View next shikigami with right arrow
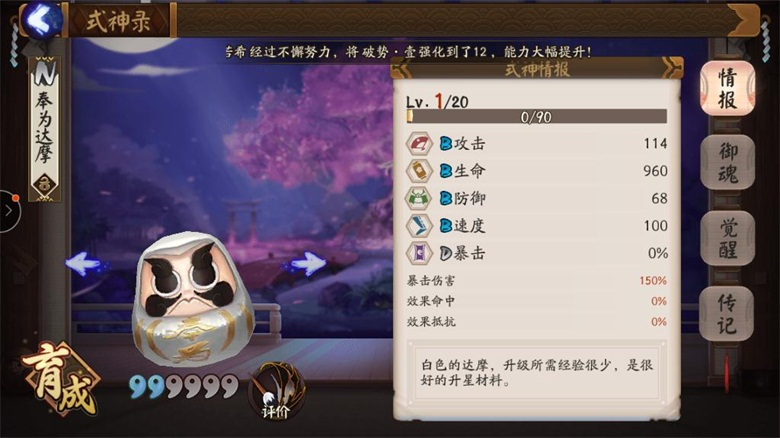Screen dimensions: 780x438 click(309, 263)
